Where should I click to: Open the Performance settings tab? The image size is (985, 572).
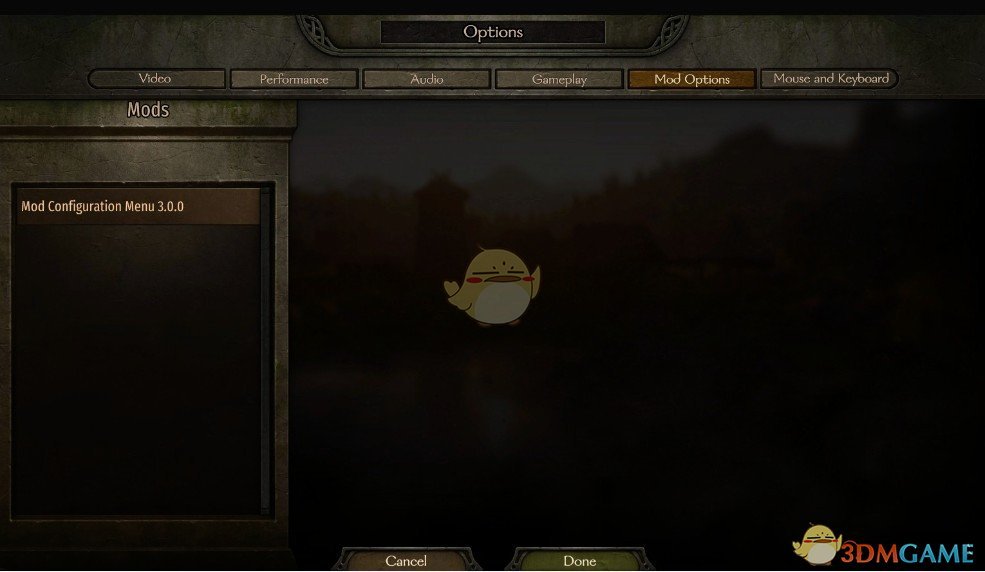(293, 79)
